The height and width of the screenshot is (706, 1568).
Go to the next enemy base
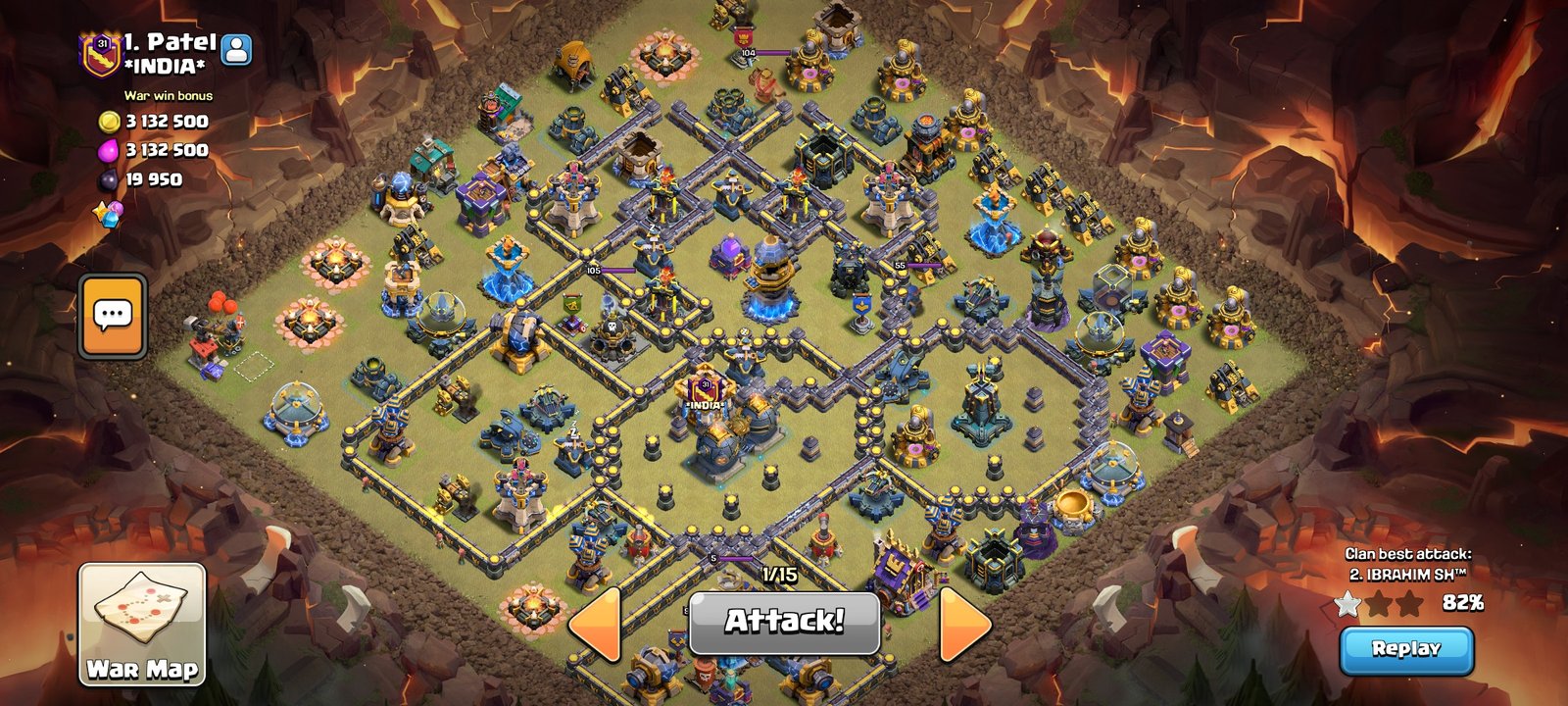coord(964,624)
